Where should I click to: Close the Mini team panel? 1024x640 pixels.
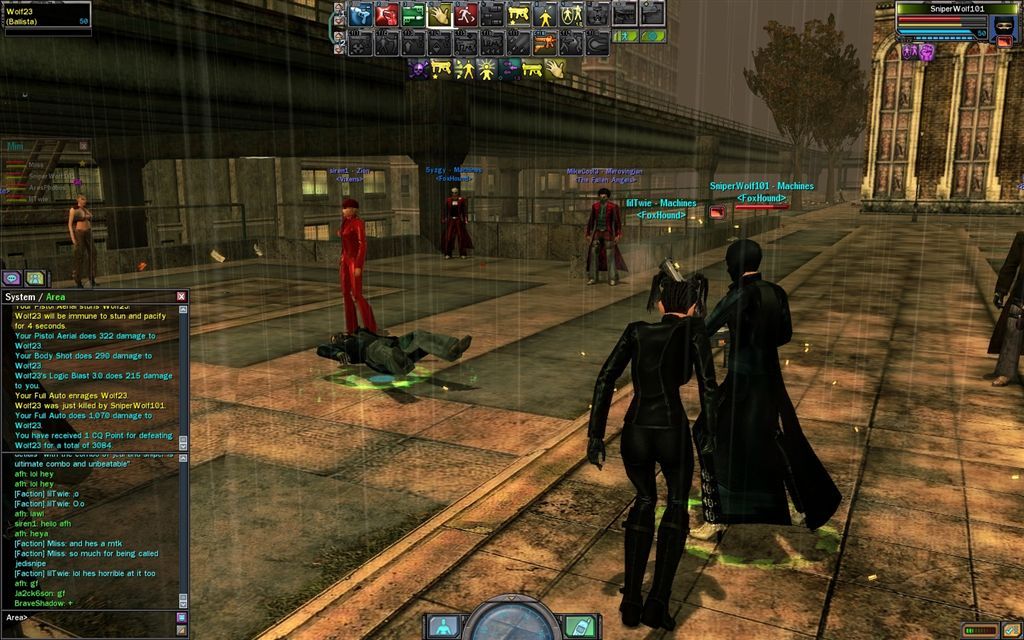(84, 146)
